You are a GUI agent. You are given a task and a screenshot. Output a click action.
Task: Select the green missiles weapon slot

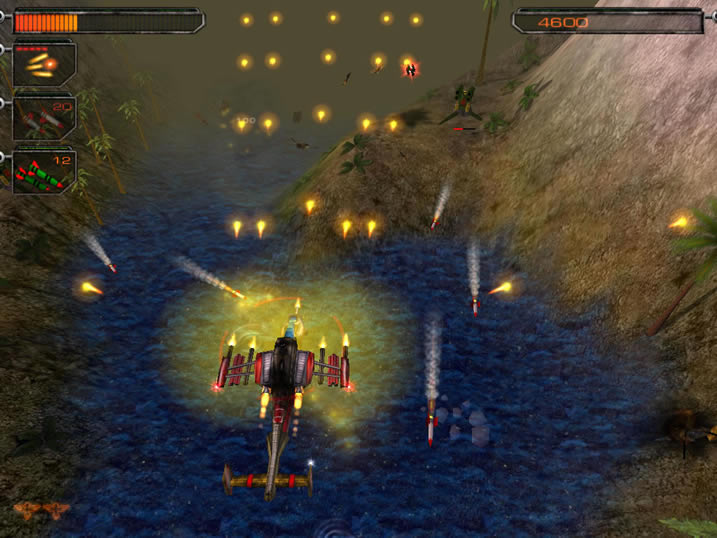[x=43, y=171]
